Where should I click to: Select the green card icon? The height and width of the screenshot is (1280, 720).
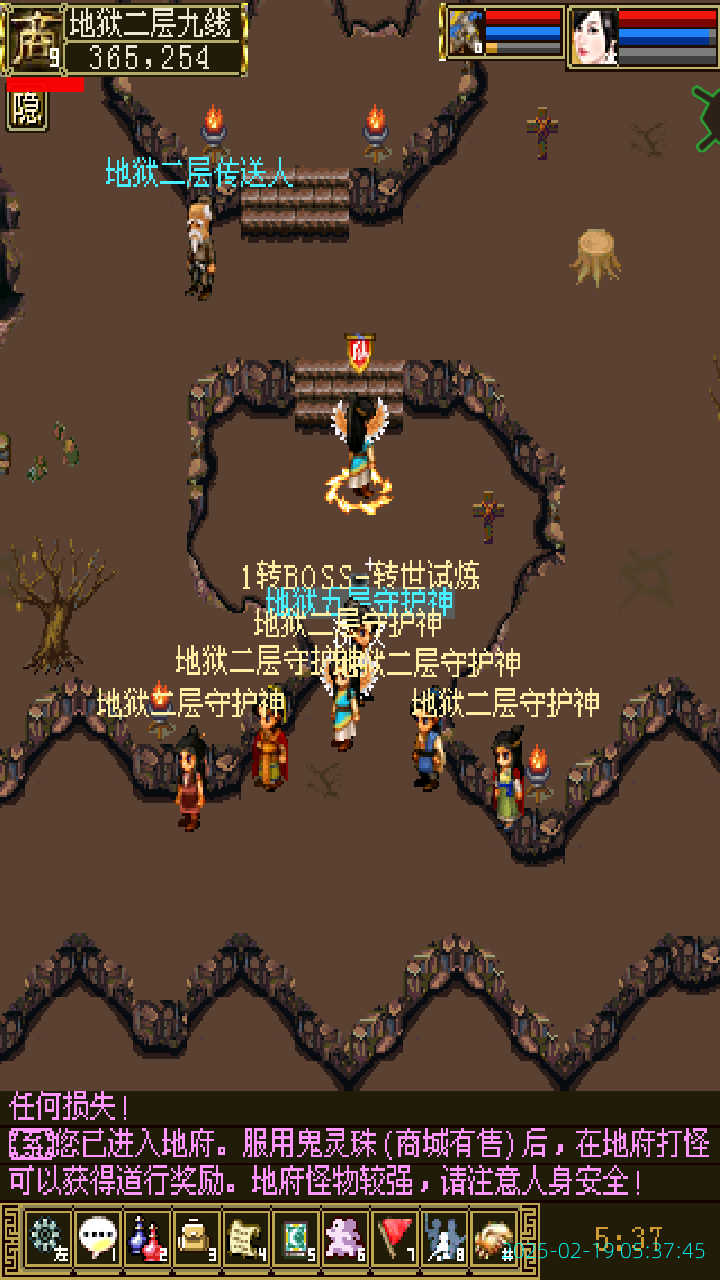(x=296, y=1239)
